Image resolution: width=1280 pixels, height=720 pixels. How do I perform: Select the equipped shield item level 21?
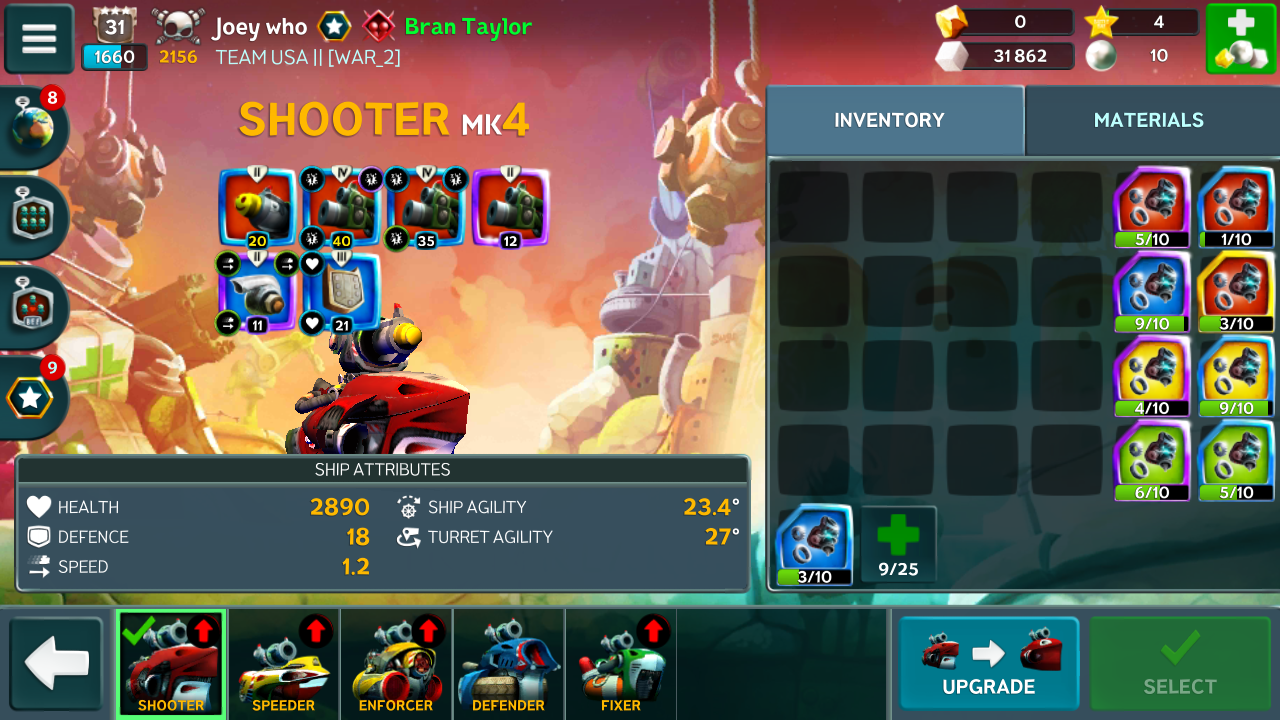[342, 292]
